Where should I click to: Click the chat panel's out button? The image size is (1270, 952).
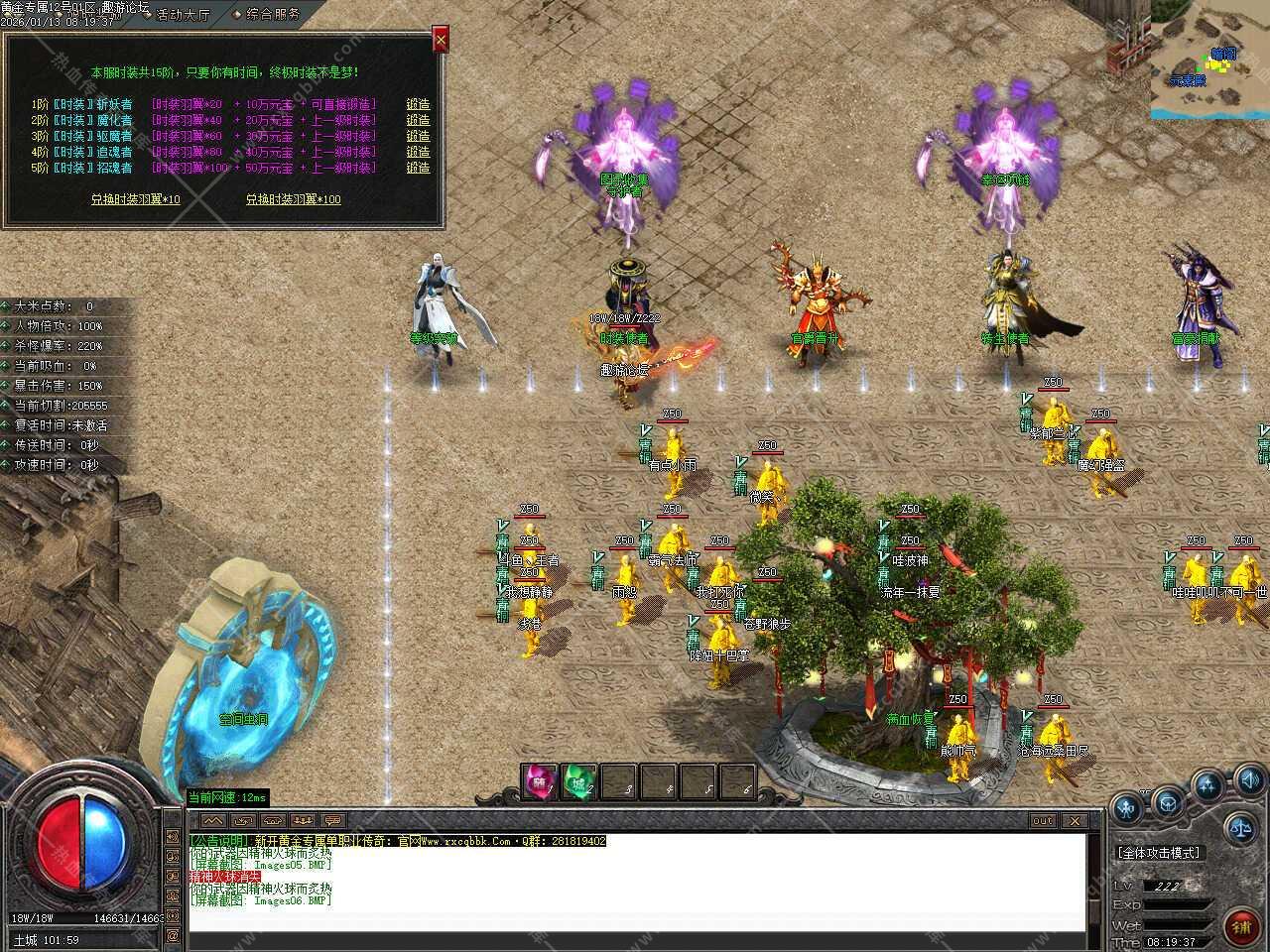(x=1043, y=821)
